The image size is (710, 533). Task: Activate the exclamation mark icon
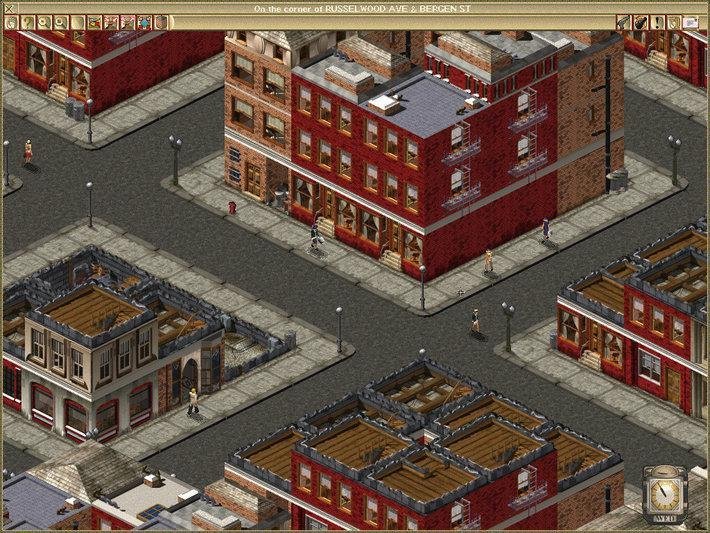pyautogui.click(x=658, y=21)
